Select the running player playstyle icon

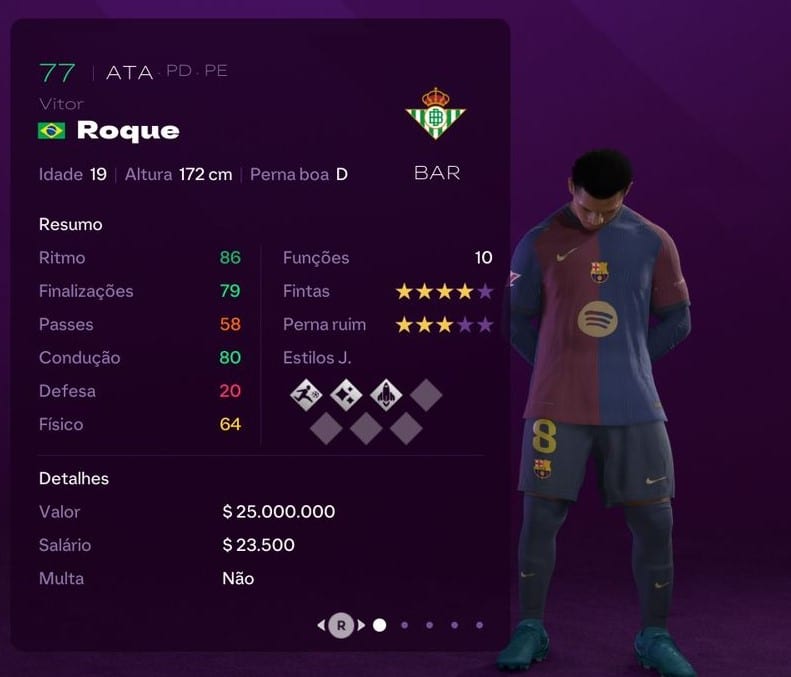(304, 396)
